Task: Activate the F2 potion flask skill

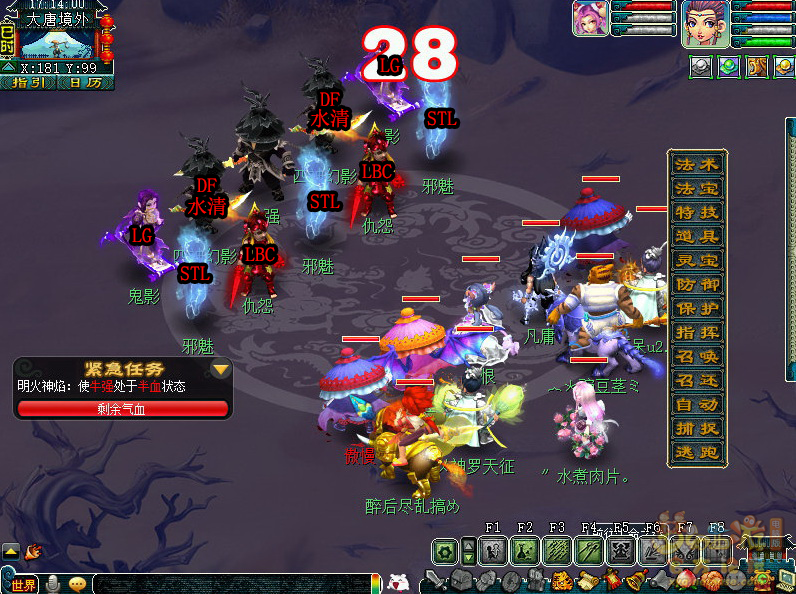Action: [x=525, y=550]
